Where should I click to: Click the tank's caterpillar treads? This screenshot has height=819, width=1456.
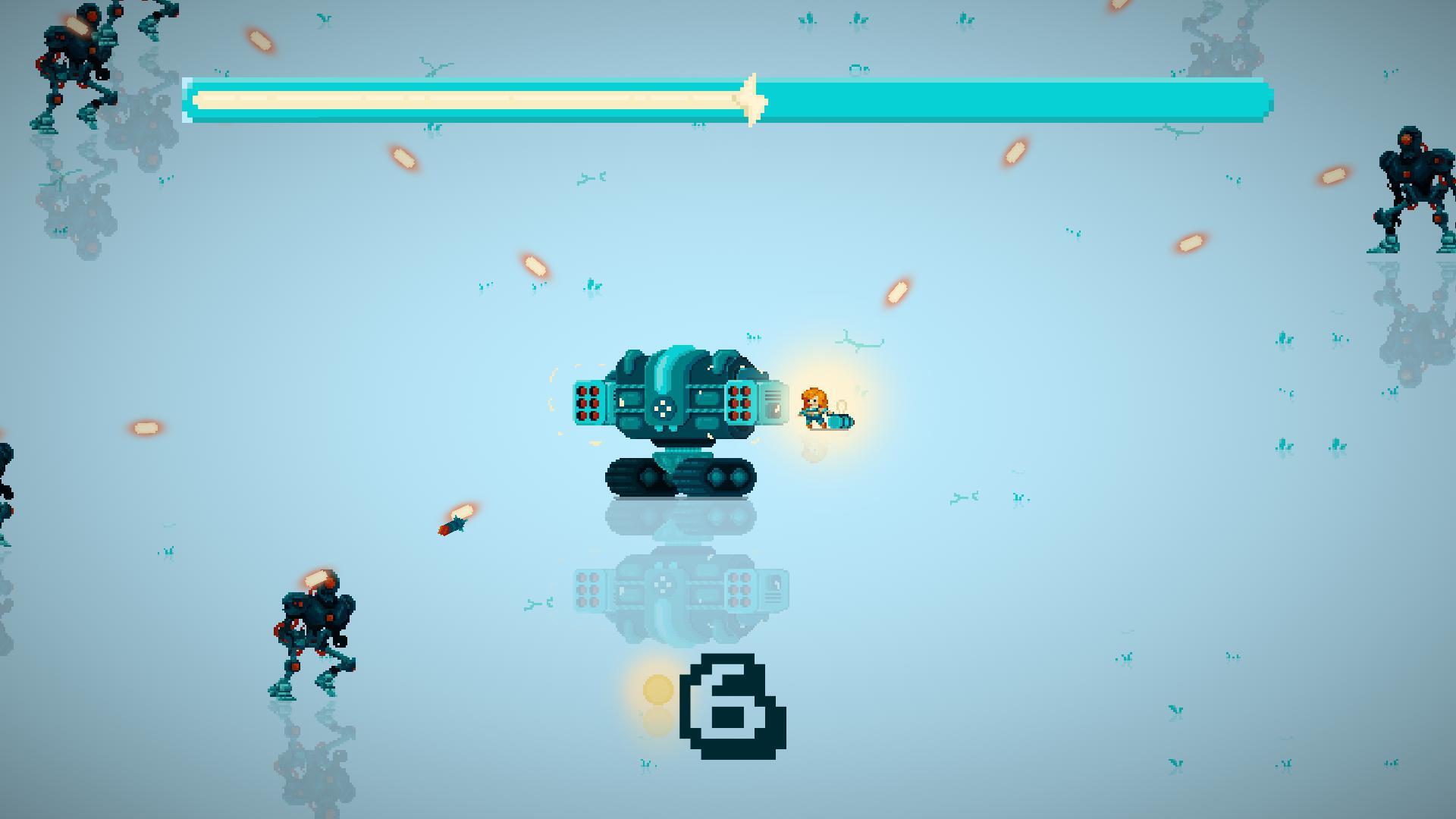[679, 474]
